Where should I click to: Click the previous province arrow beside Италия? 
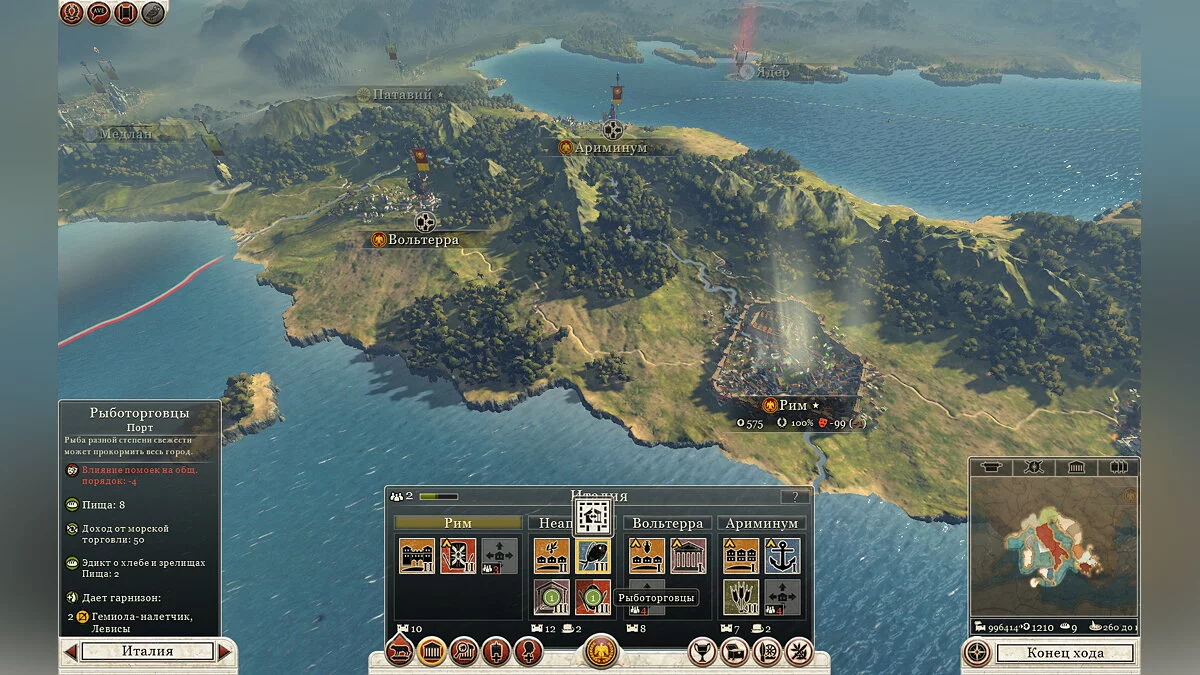pos(70,652)
